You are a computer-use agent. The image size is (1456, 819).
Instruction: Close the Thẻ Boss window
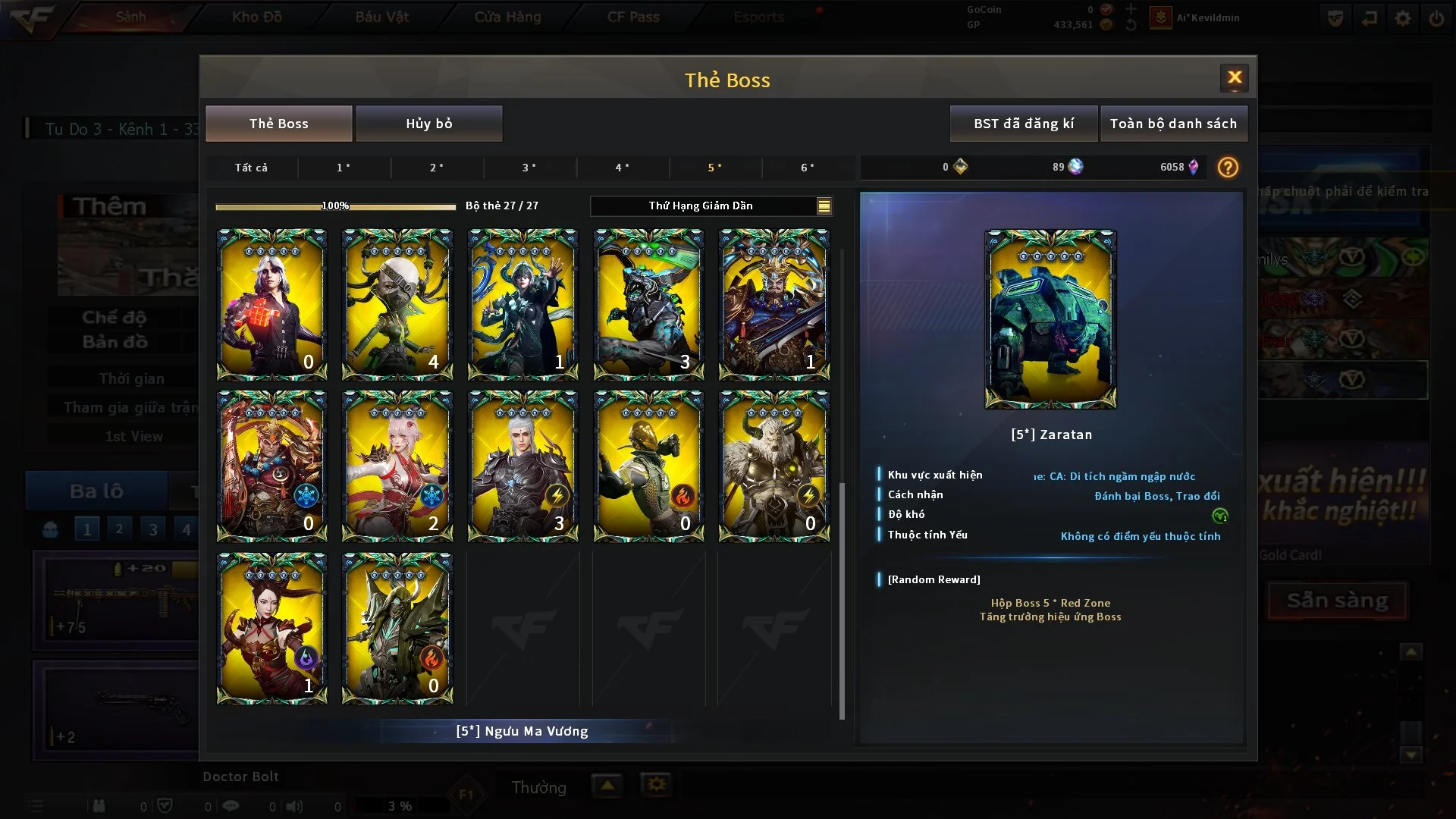pyautogui.click(x=1234, y=77)
